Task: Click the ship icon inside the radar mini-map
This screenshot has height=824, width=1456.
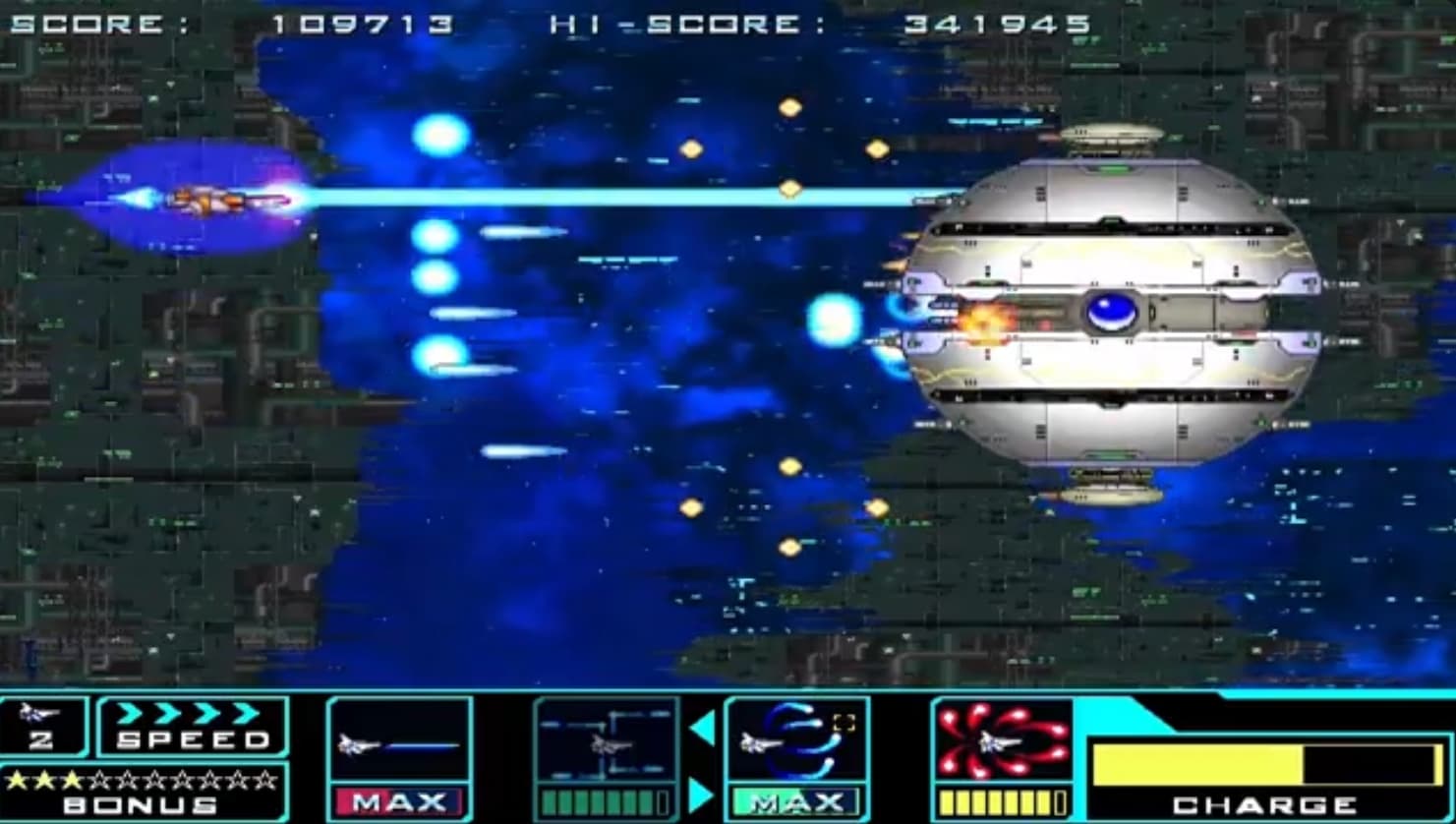Action: pos(611,743)
